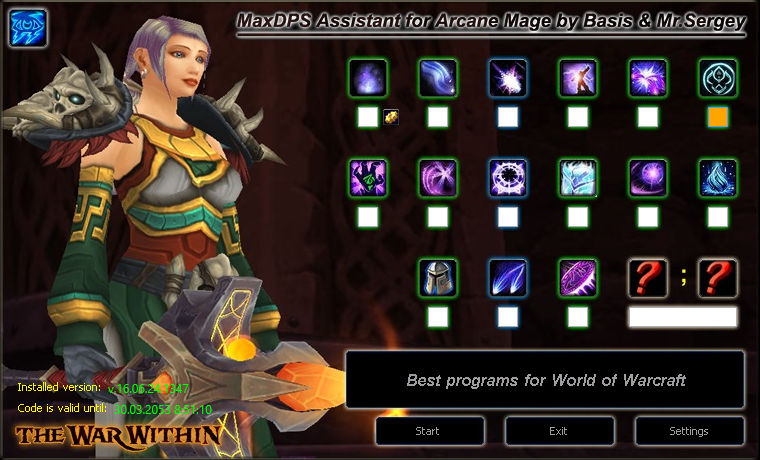Toggle the checkbox below the helmet icon
The image size is (760, 460).
tap(438, 317)
